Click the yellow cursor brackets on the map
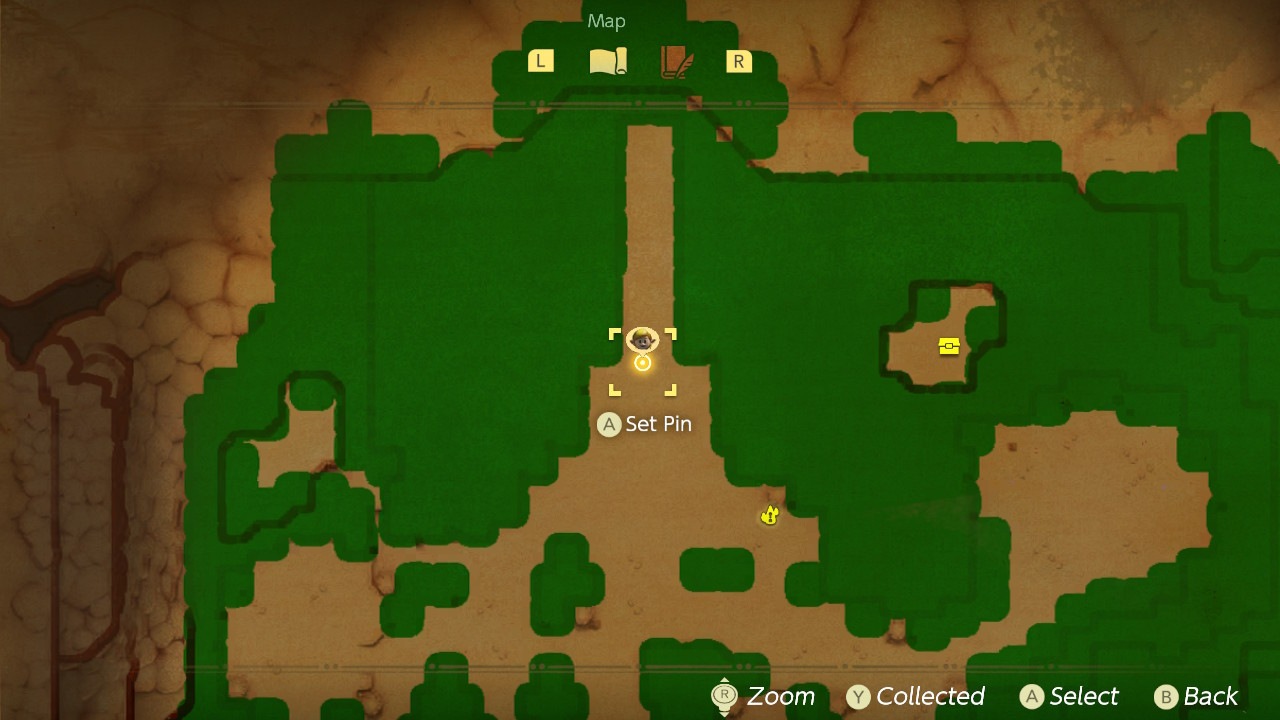Viewport: 1280px width, 720px height. tap(644, 363)
